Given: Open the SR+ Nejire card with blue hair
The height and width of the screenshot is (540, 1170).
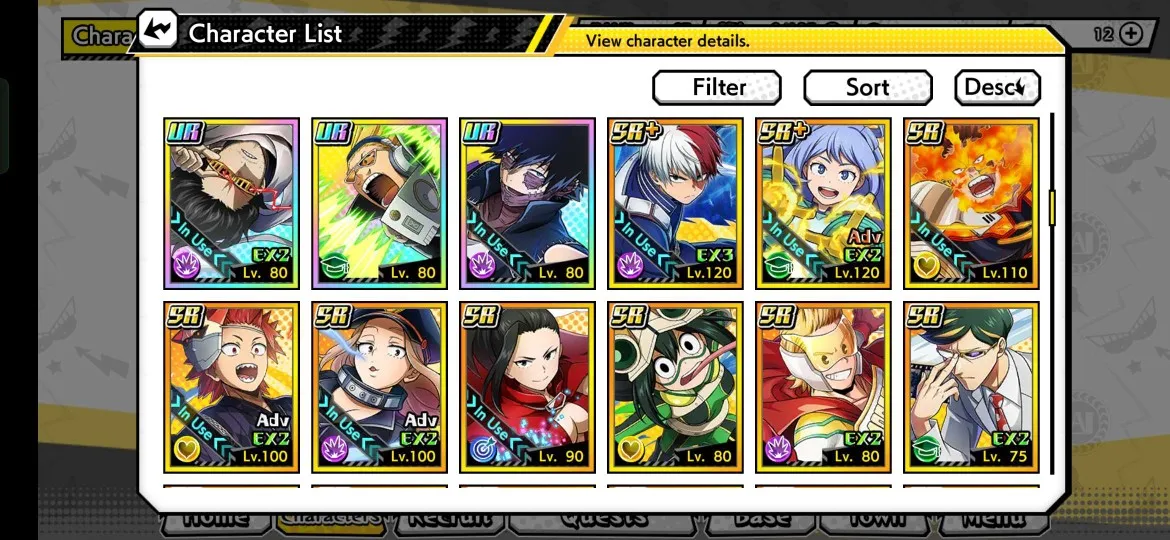Looking at the screenshot, I should [823, 203].
